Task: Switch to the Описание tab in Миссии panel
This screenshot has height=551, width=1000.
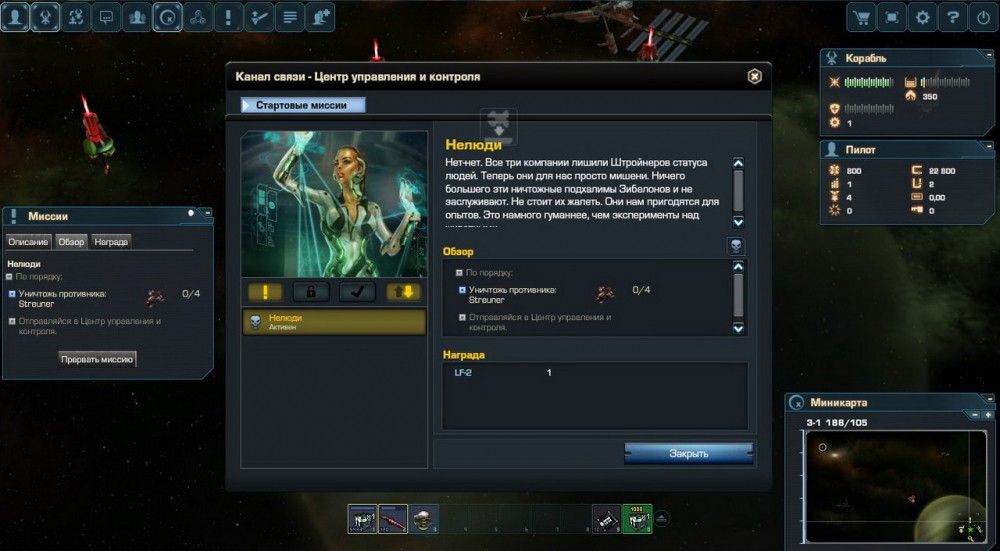Action: pos(28,241)
